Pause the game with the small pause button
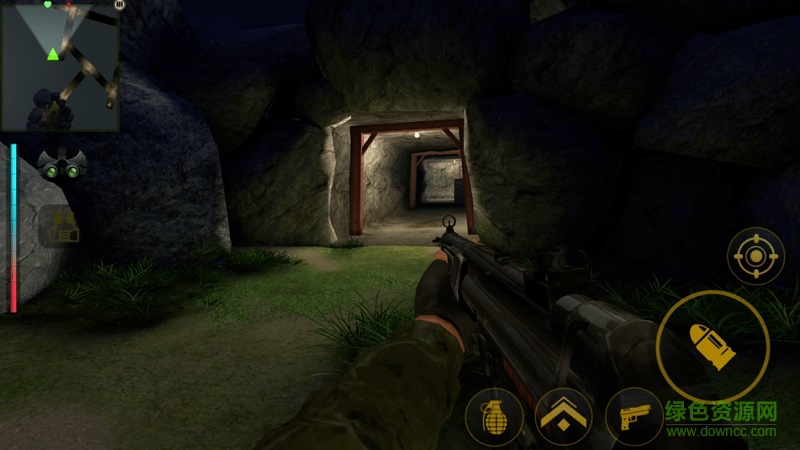Viewport: 800px width, 450px height. click(x=119, y=5)
